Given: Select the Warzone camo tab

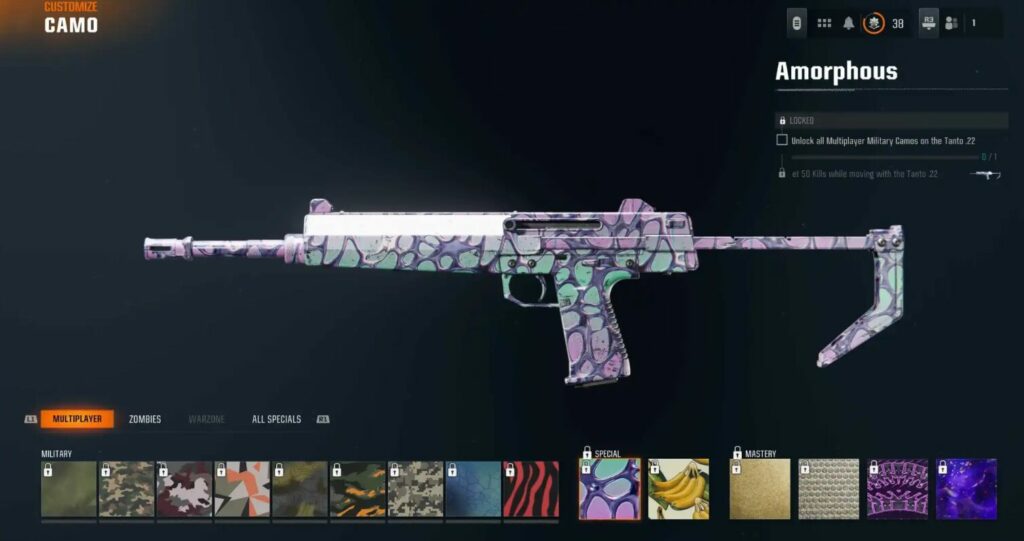Looking at the screenshot, I should [207, 419].
